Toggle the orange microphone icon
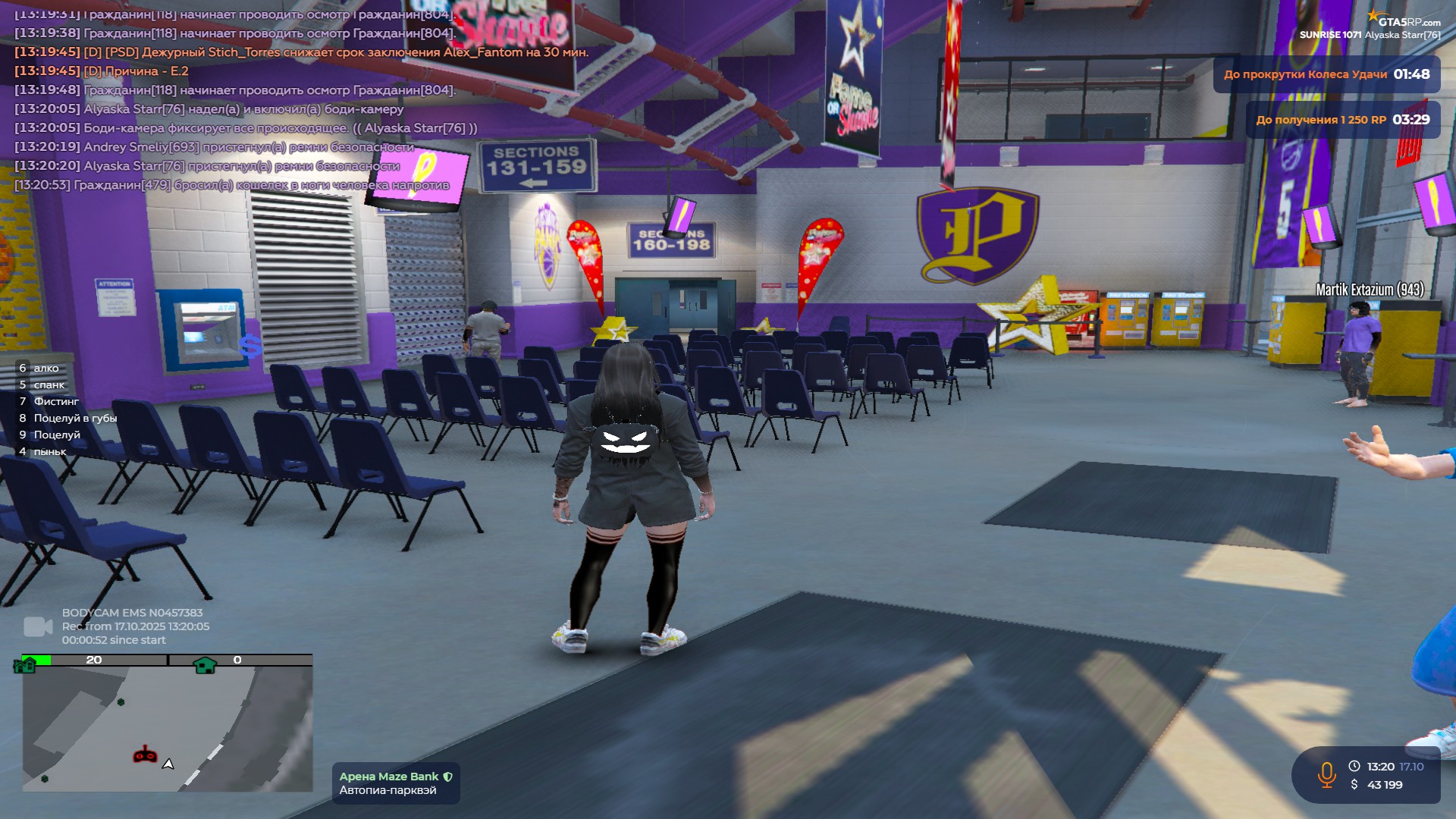The width and height of the screenshot is (1456, 819). pos(1326,775)
